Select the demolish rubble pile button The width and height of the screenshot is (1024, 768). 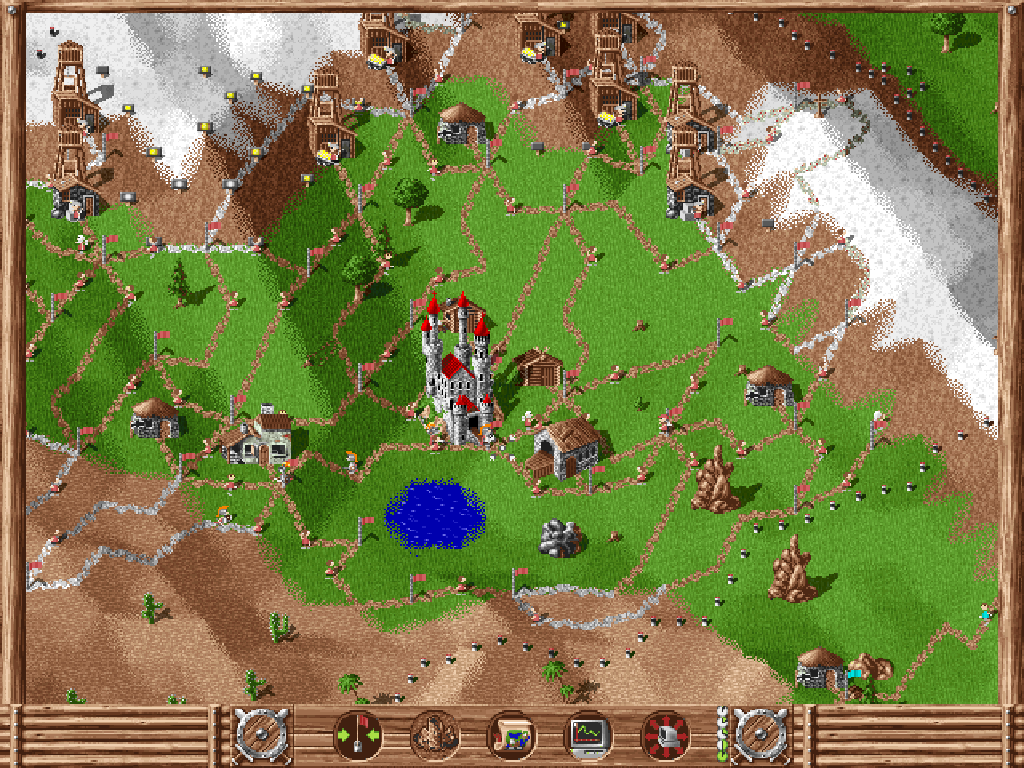pyautogui.click(x=435, y=737)
